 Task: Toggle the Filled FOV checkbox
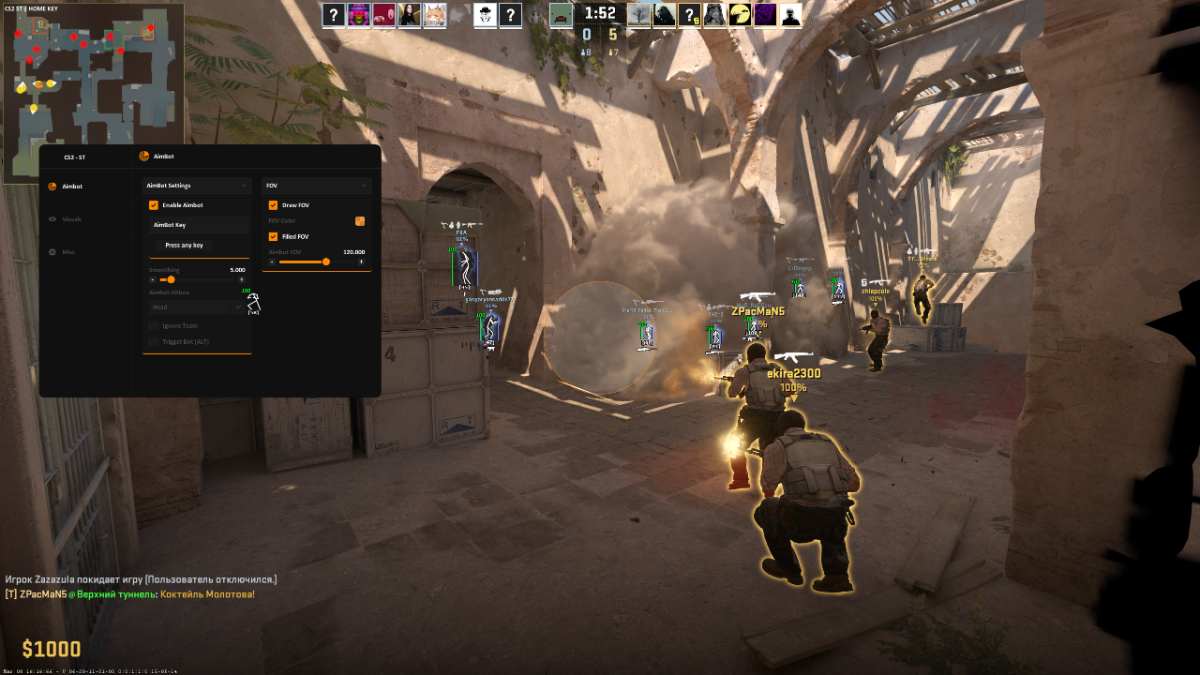click(273, 236)
